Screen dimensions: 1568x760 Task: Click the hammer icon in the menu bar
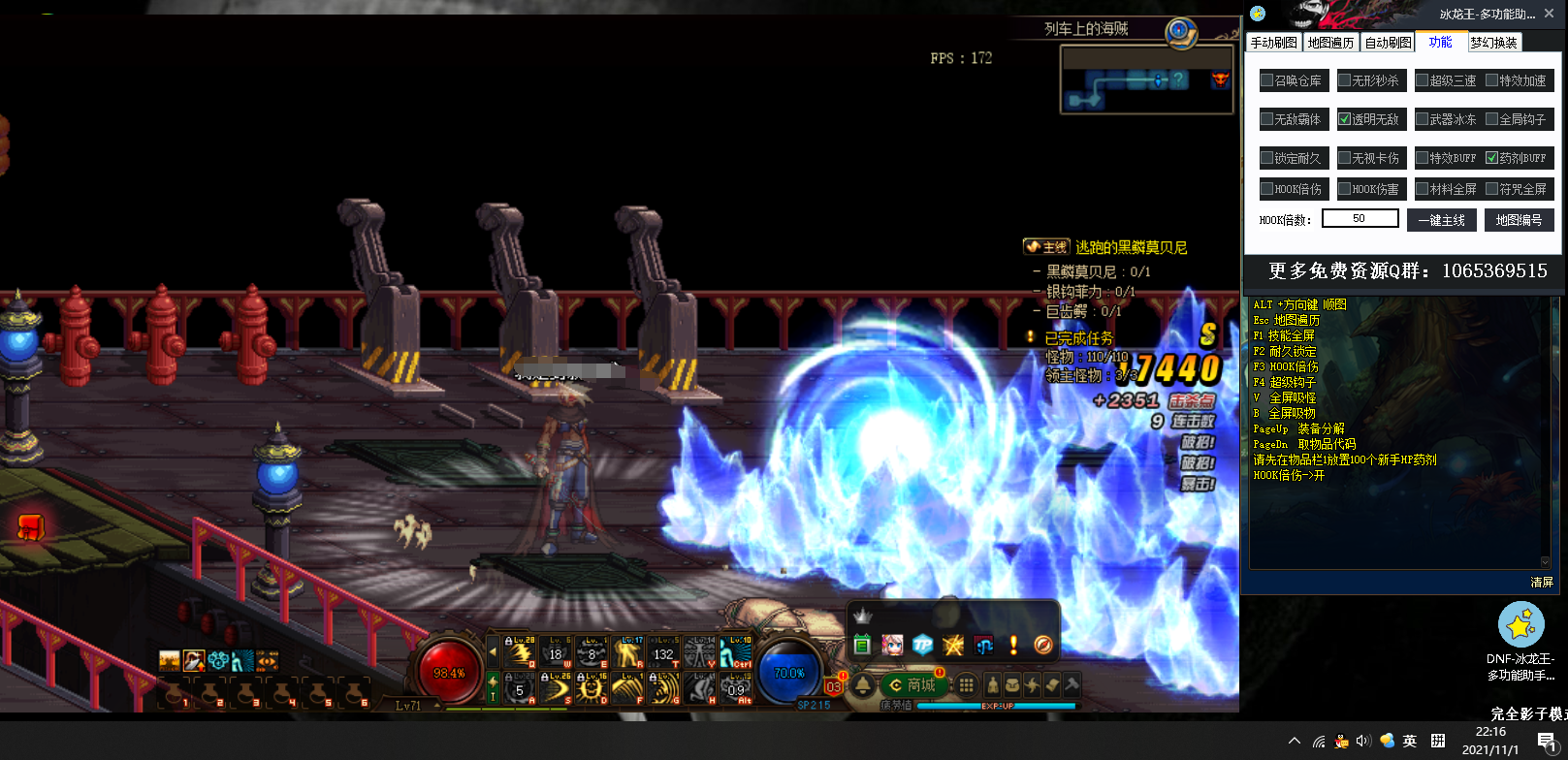click(1072, 685)
